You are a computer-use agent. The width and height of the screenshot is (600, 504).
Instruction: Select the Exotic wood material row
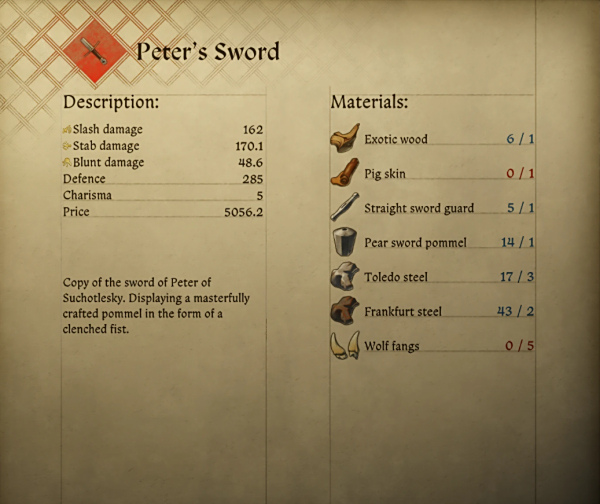pyautogui.click(x=430, y=139)
